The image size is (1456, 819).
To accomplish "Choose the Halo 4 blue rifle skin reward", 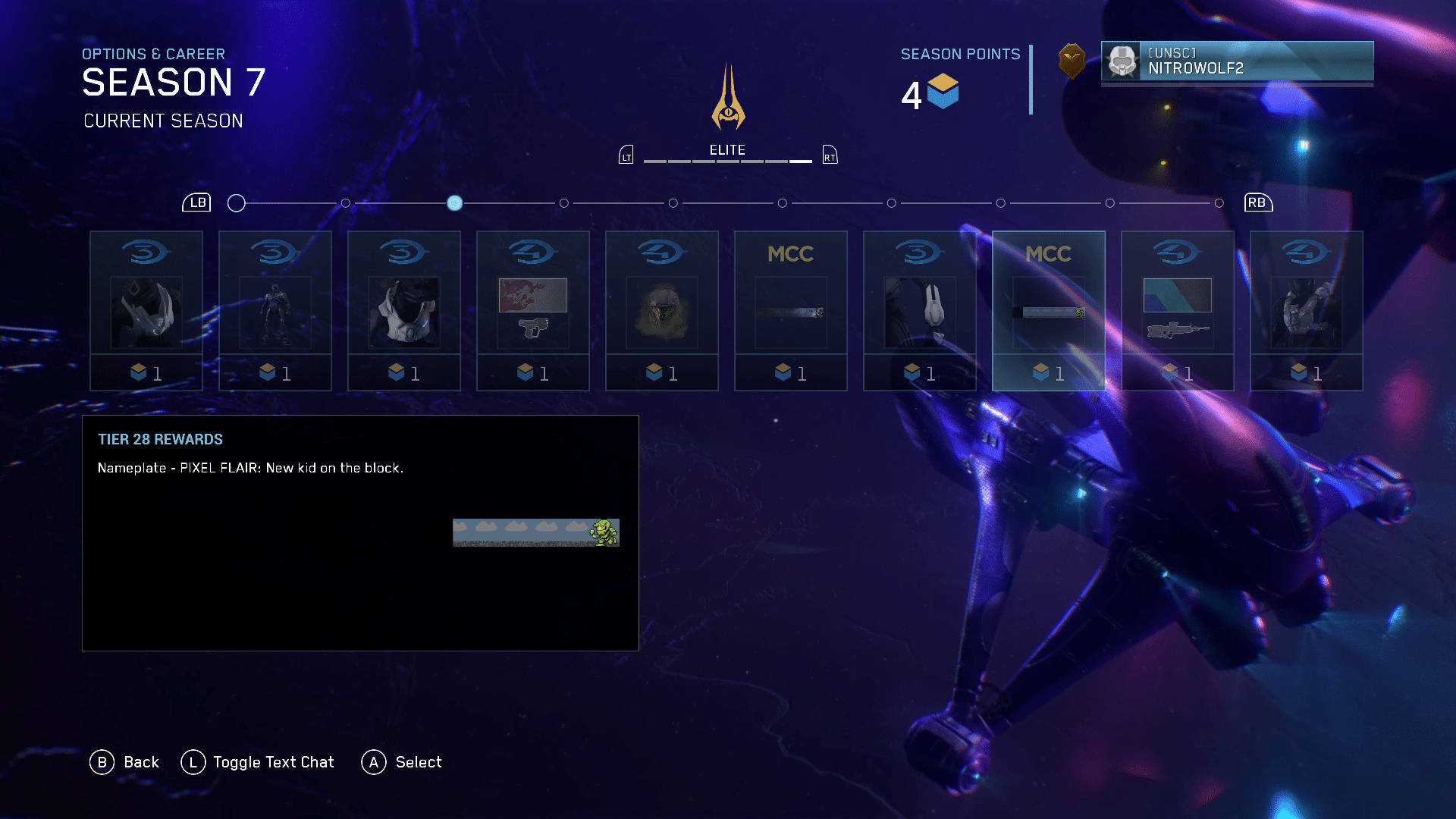I will tap(1178, 311).
